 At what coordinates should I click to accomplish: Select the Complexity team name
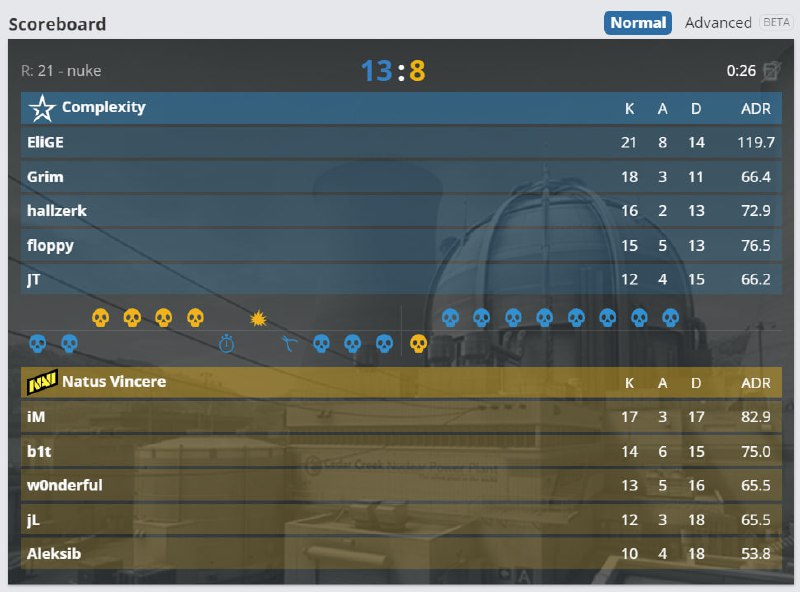click(103, 107)
